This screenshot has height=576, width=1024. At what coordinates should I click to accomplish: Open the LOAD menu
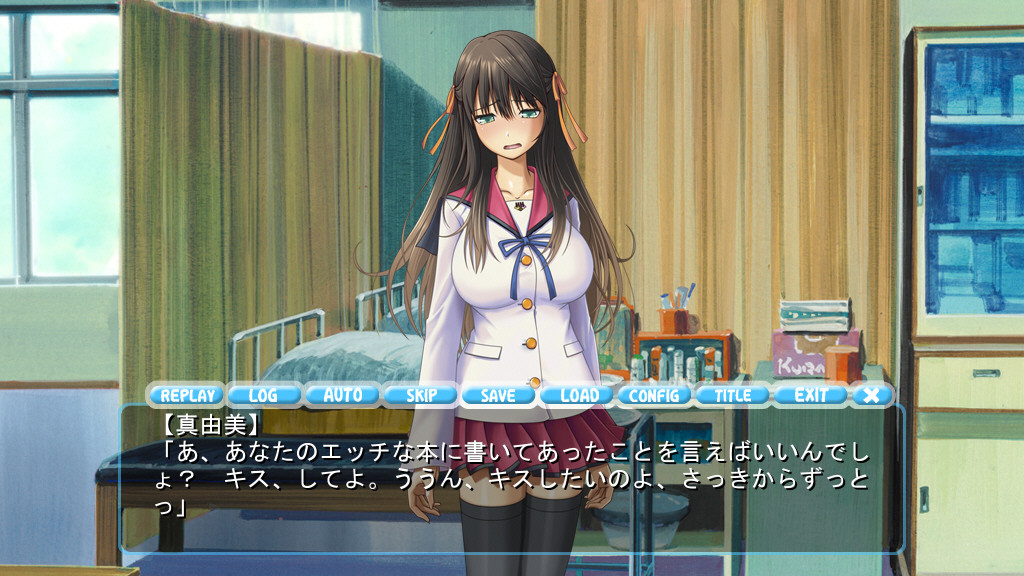[577, 395]
